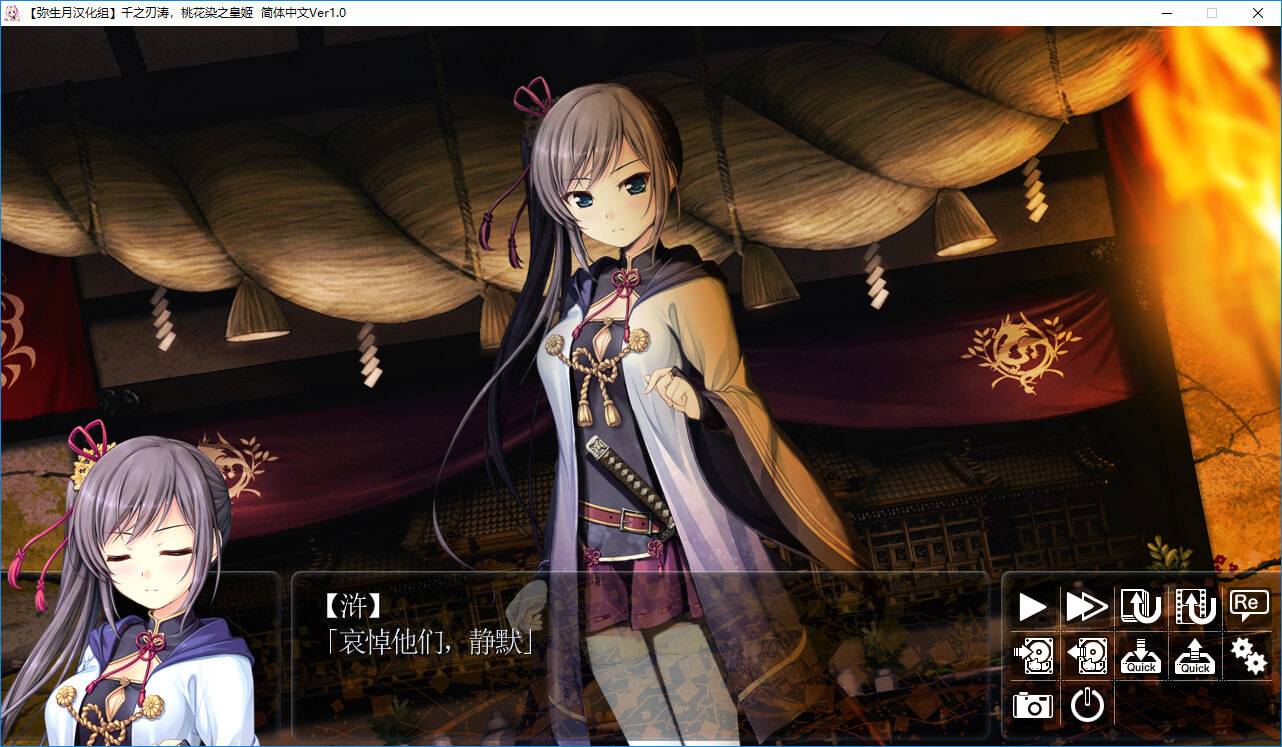This screenshot has width=1282, height=747.
Task: Open the backlog pages-with-arrow icon
Action: (1141, 606)
